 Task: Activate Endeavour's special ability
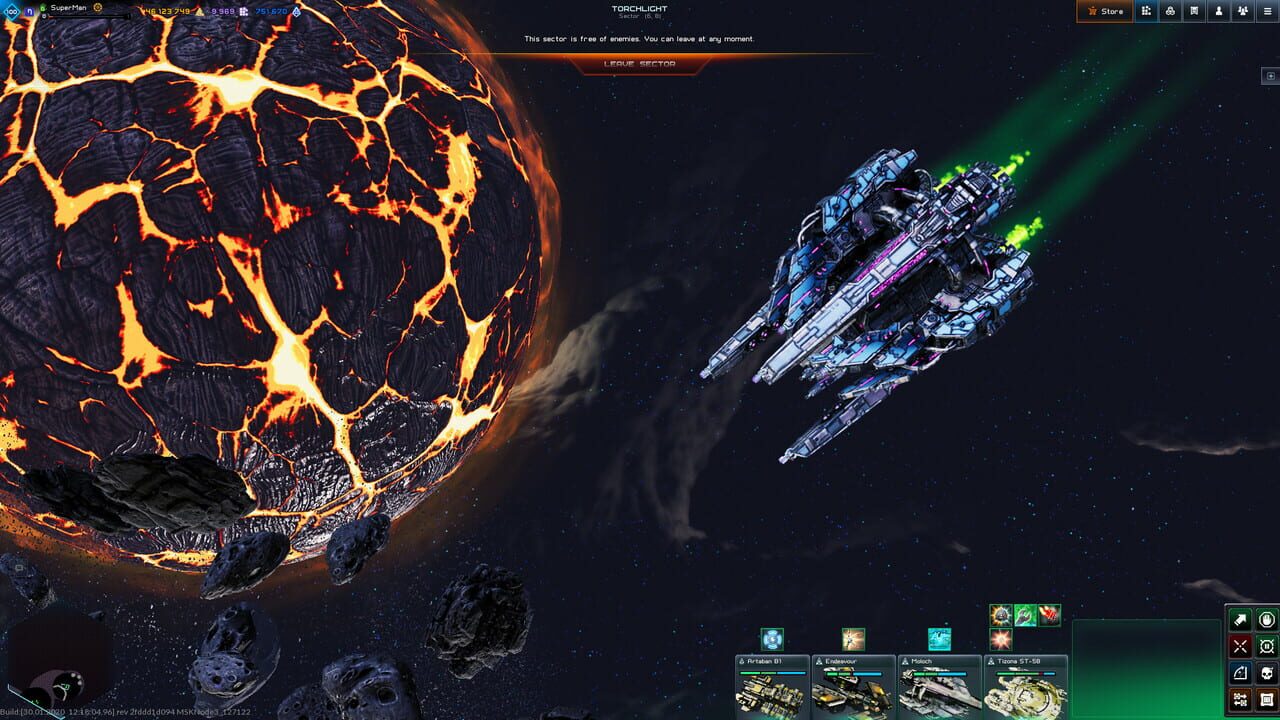click(x=853, y=639)
